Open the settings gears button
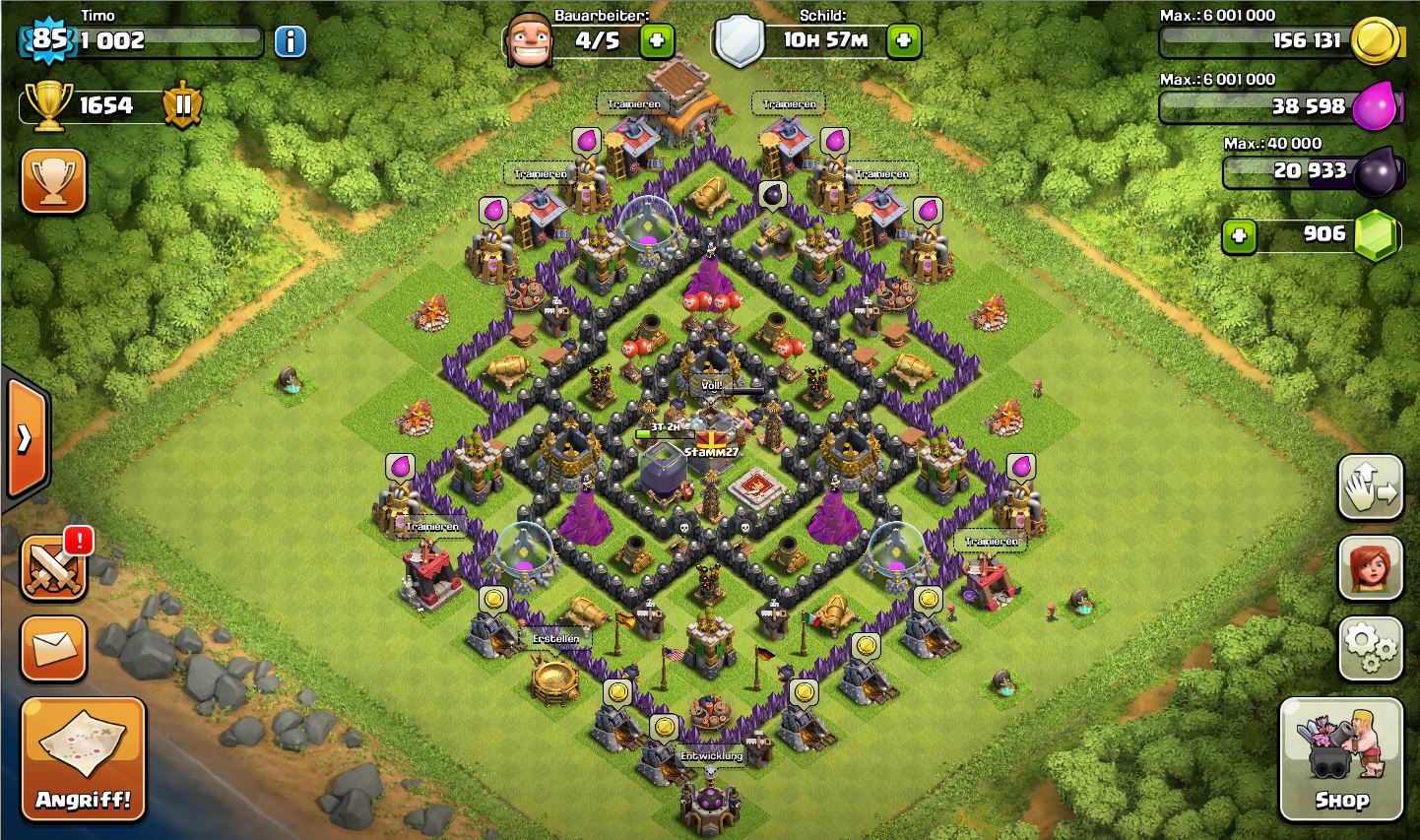Image resolution: width=1420 pixels, height=840 pixels. (1370, 648)
